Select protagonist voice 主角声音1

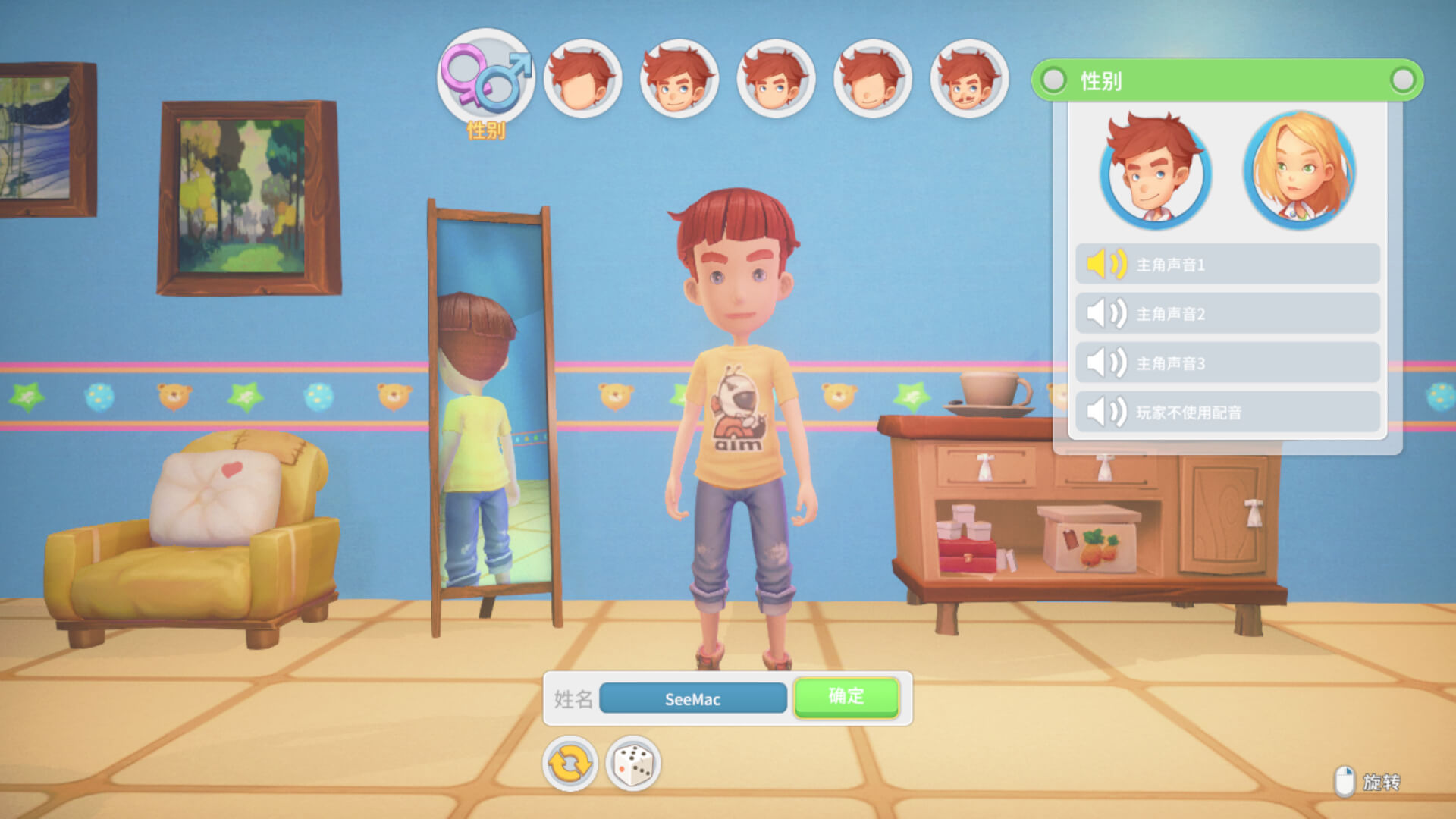1227,264
